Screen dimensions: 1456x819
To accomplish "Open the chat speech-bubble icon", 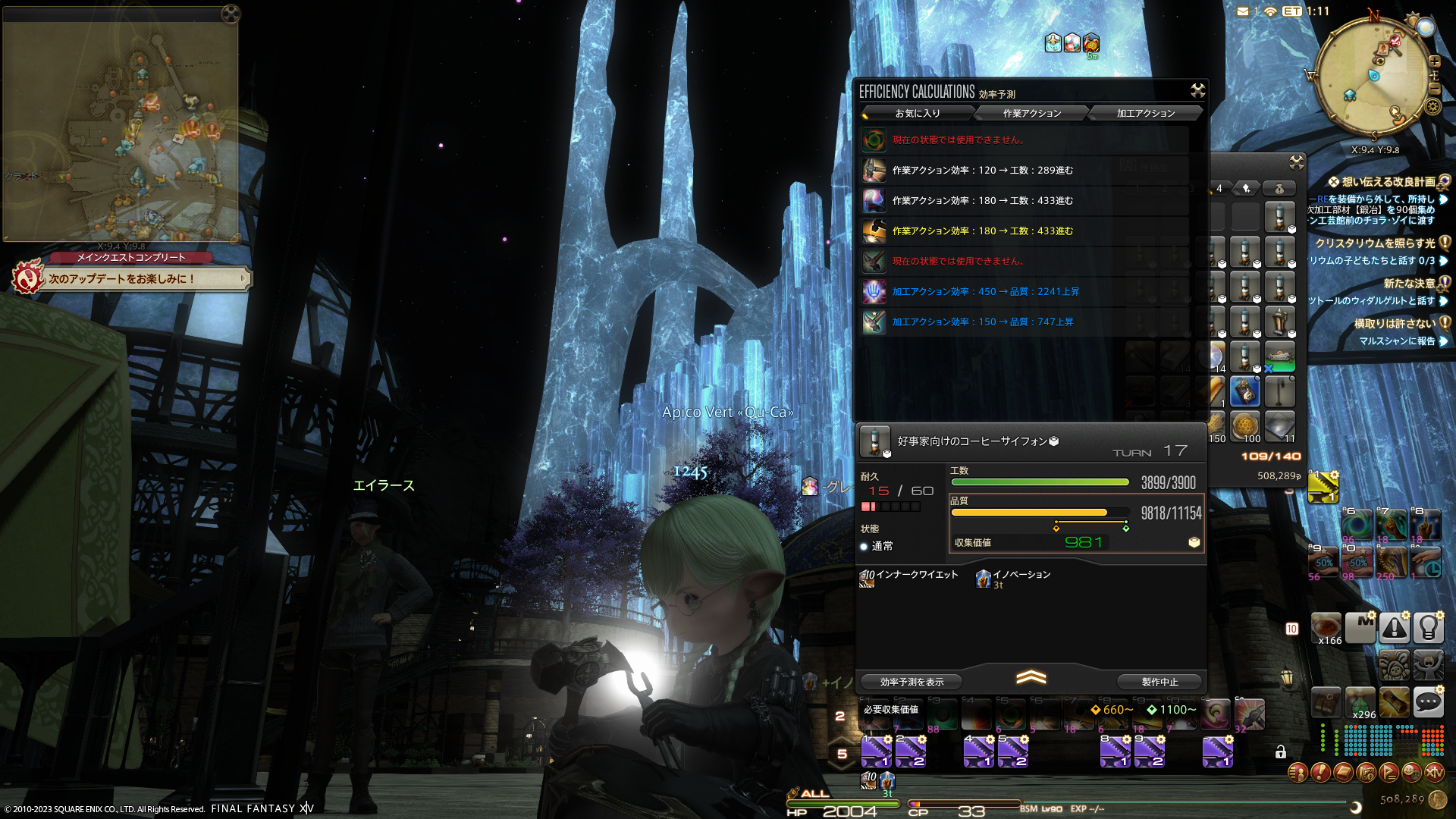I will [1428, 703].
